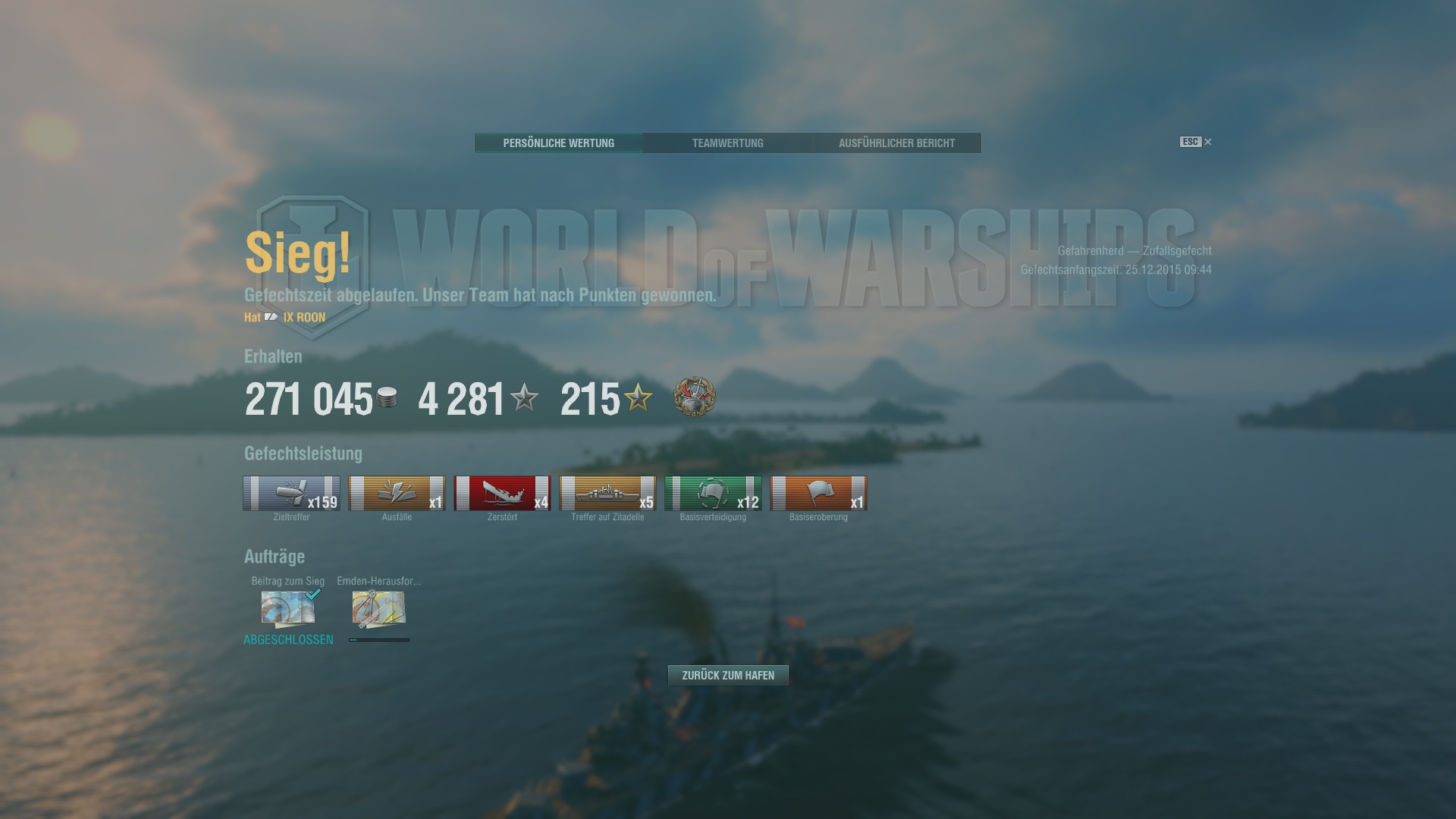Show the Ausführlicher Bericht tab
Screen dimensions: 1456x819
pos(896,143)
